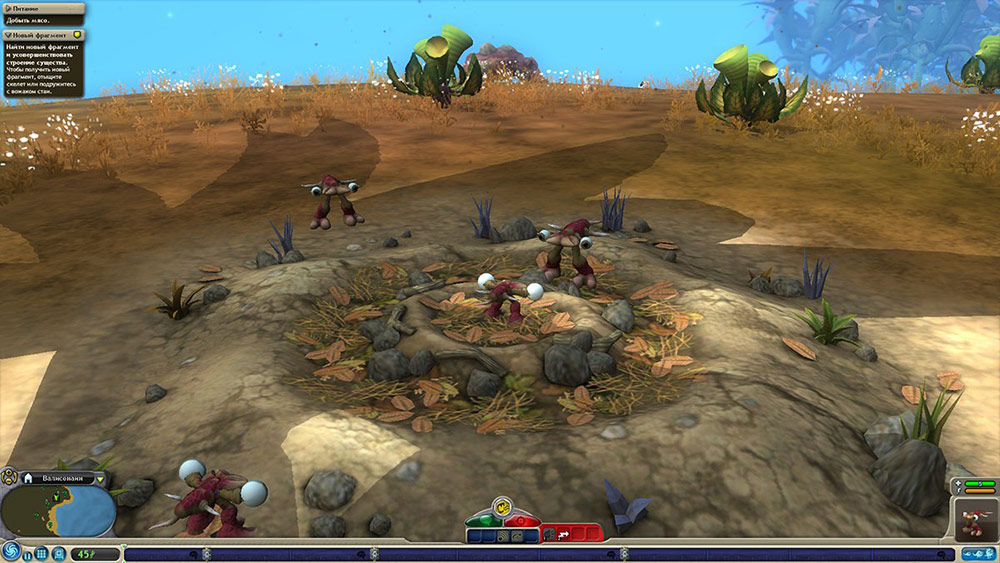The image size is (1000, 563).
Task: Click the minimap
Action: point(58,510)
